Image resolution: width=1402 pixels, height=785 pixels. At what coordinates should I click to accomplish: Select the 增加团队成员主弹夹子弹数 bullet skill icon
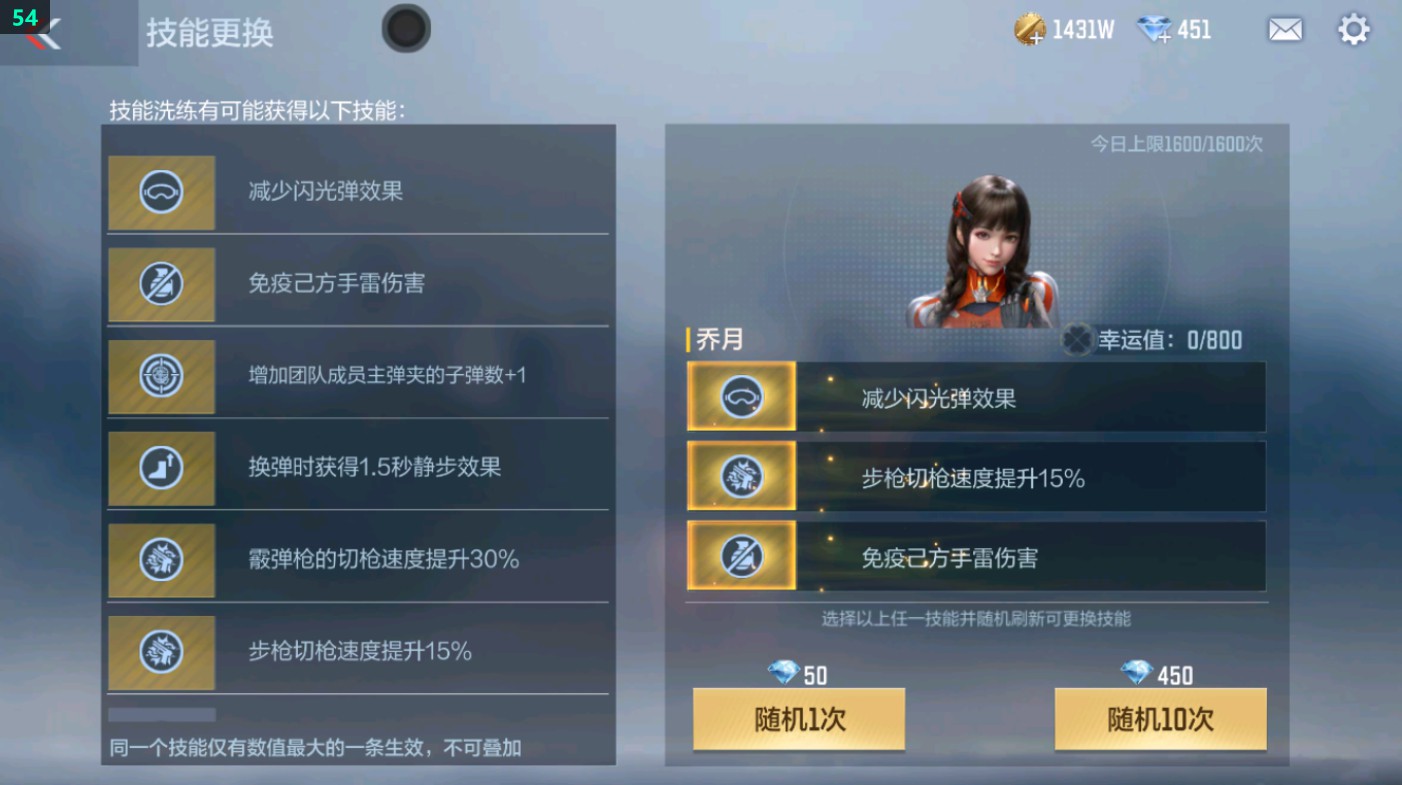pos(161,376)
